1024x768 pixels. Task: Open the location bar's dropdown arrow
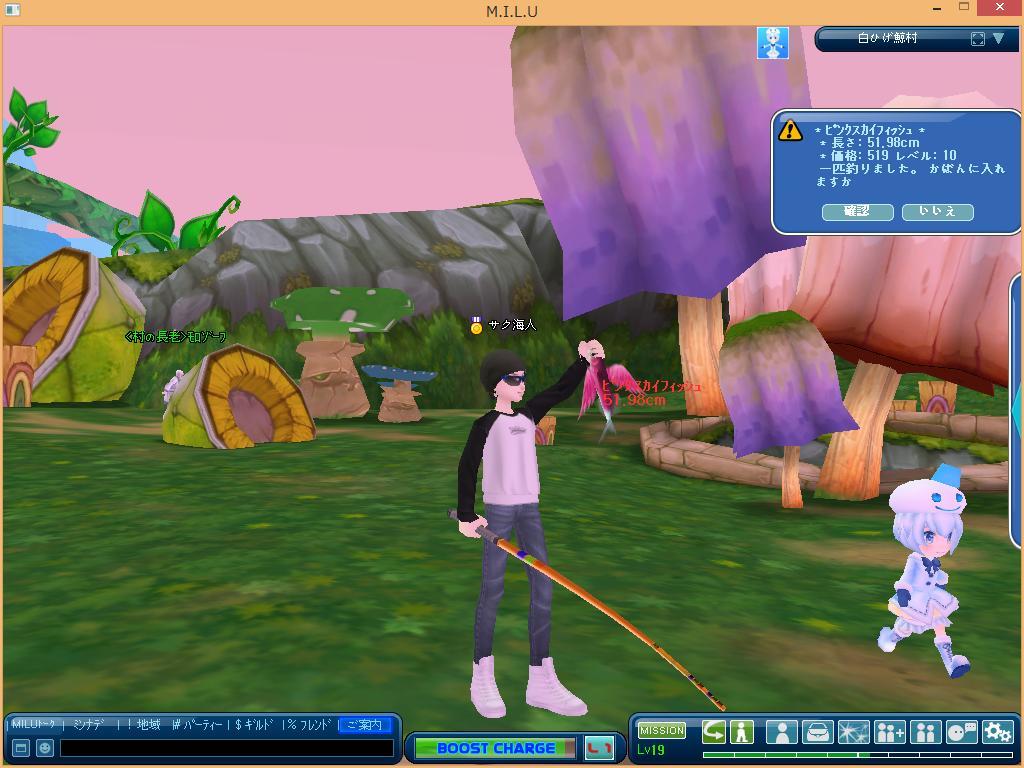(x=998, y=39)
